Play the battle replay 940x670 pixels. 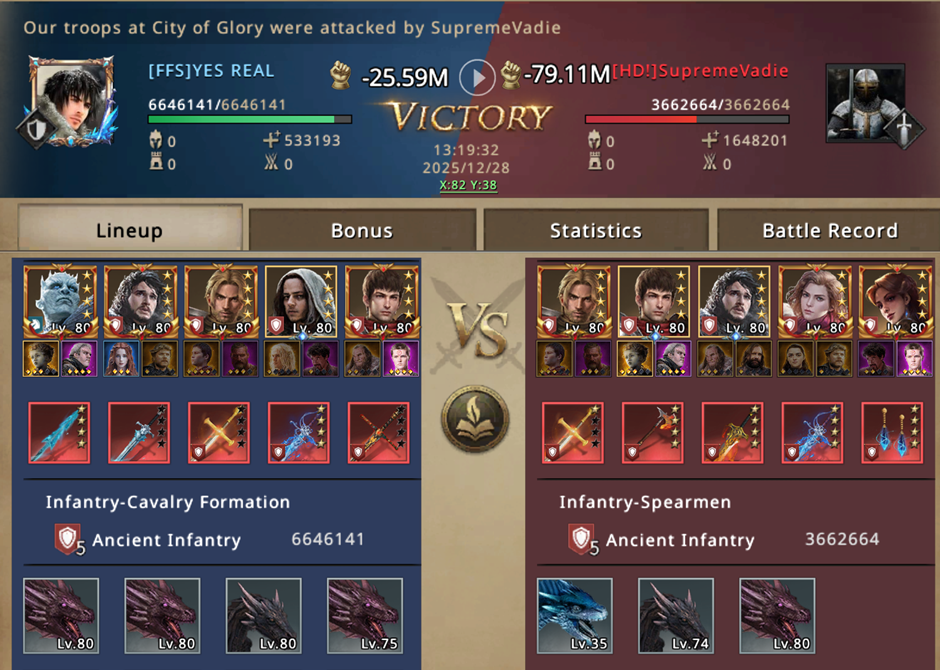coord(477,76)
